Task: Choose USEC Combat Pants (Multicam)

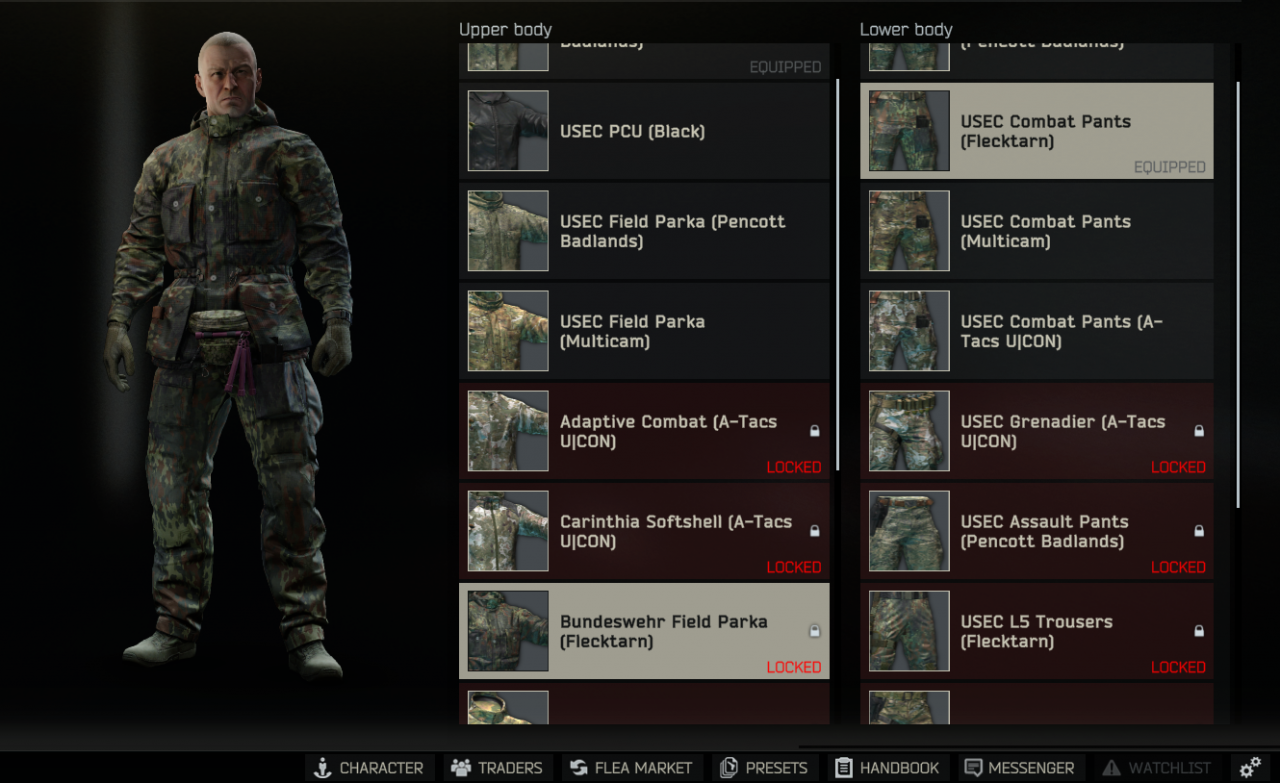Action: click(x=1036, y=231)
